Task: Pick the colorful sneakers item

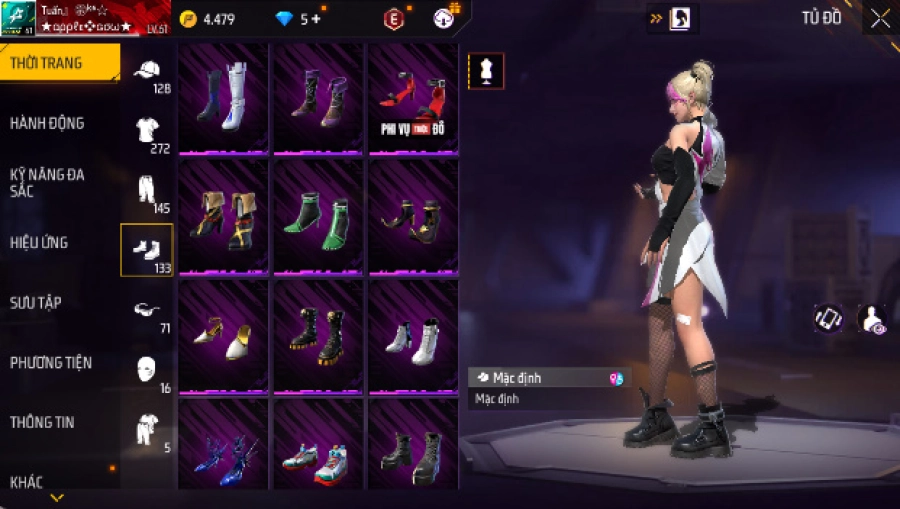Action: [318, 455]
